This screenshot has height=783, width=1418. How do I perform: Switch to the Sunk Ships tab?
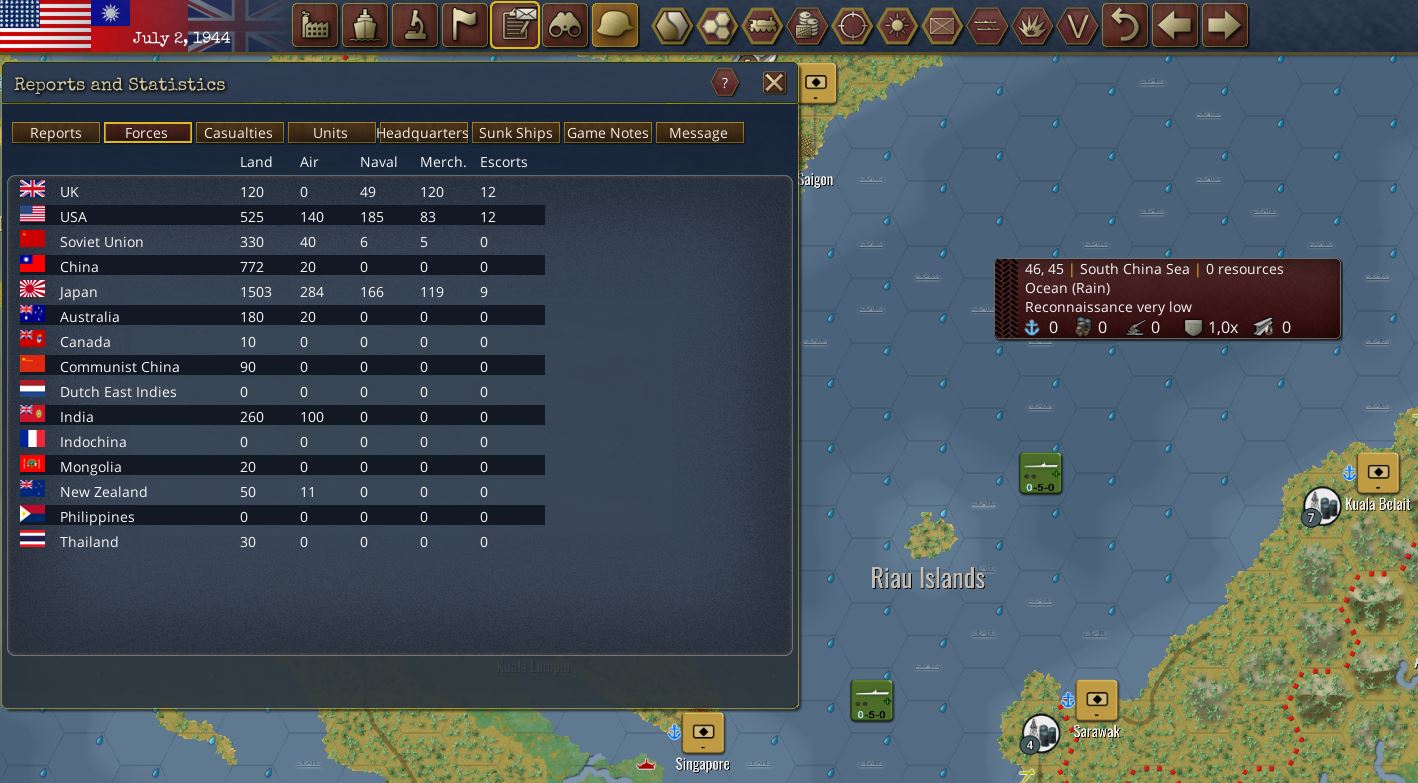click(x=515, y=133)
